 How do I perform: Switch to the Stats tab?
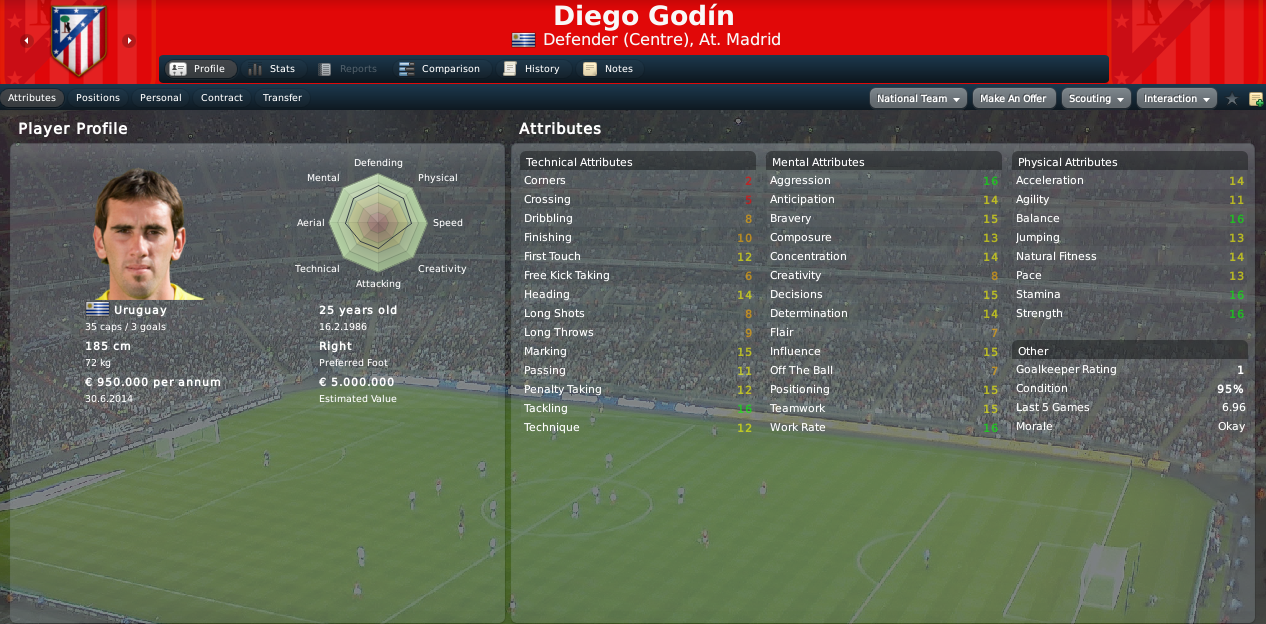272,69
